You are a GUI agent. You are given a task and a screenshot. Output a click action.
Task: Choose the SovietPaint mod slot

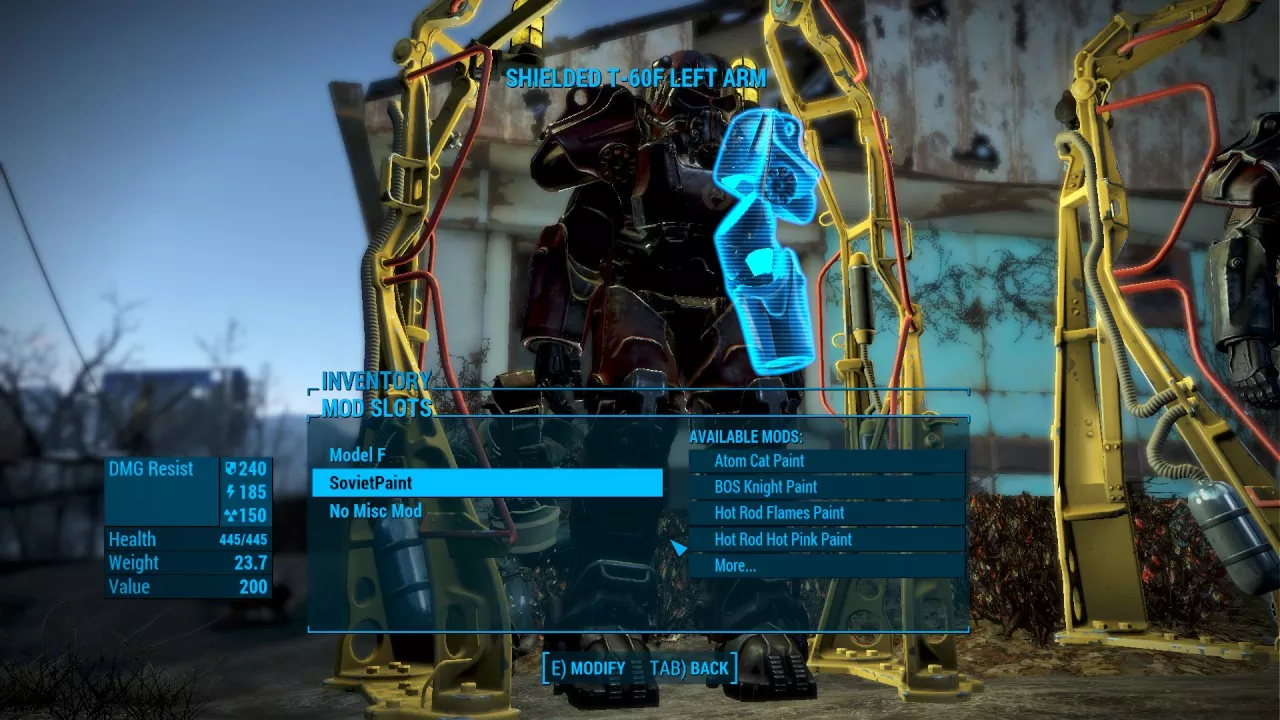487,483
